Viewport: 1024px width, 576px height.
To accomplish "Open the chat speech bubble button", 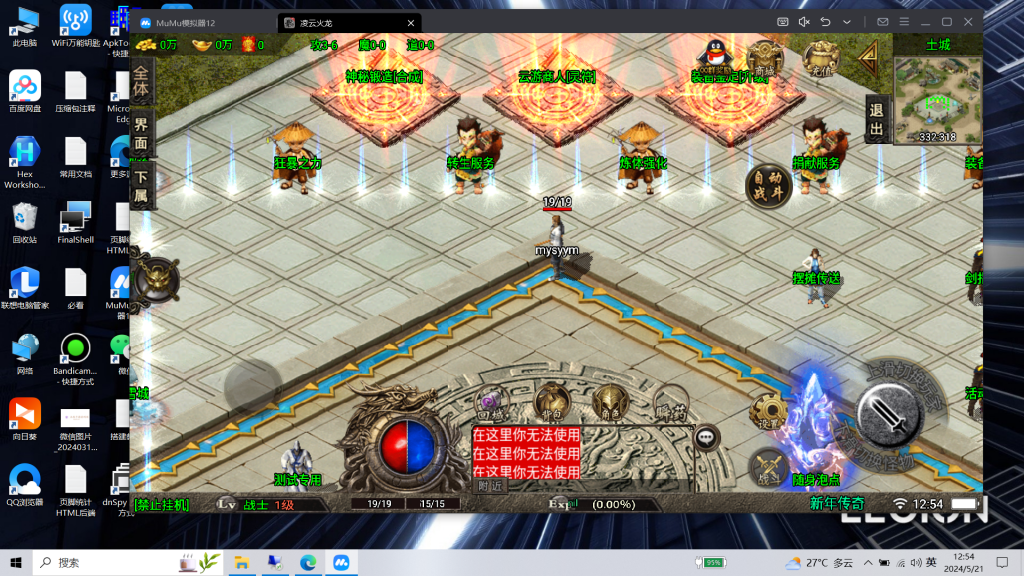I will (x=707, y=437).
